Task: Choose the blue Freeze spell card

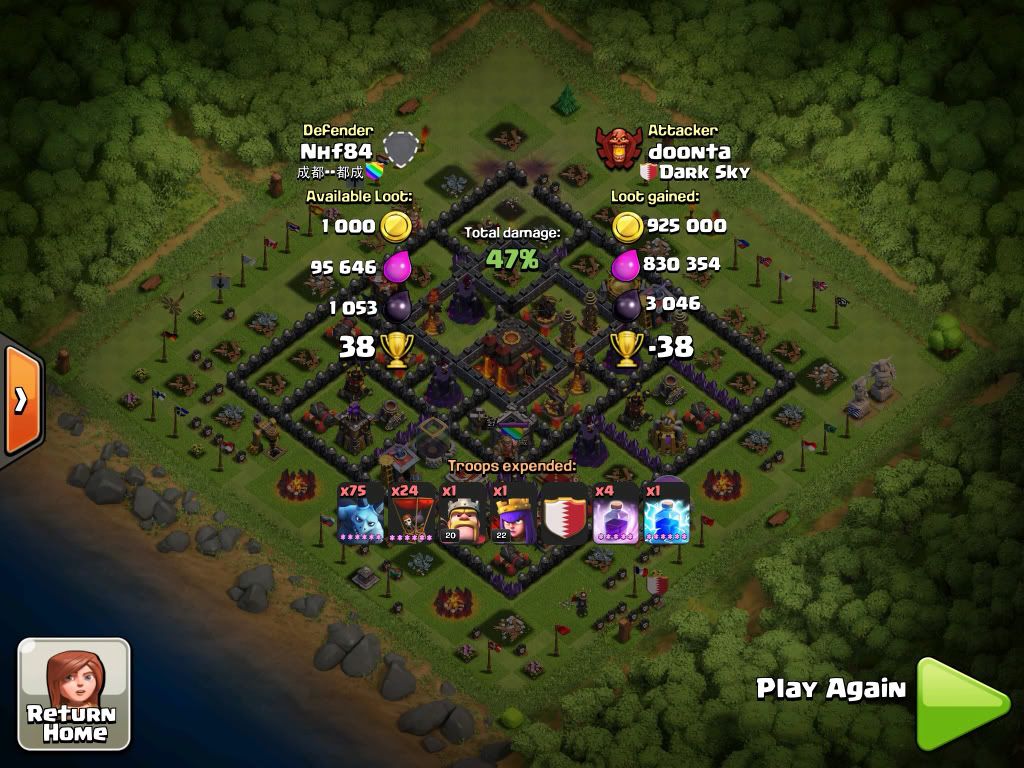Action: [x=665, y=514]
